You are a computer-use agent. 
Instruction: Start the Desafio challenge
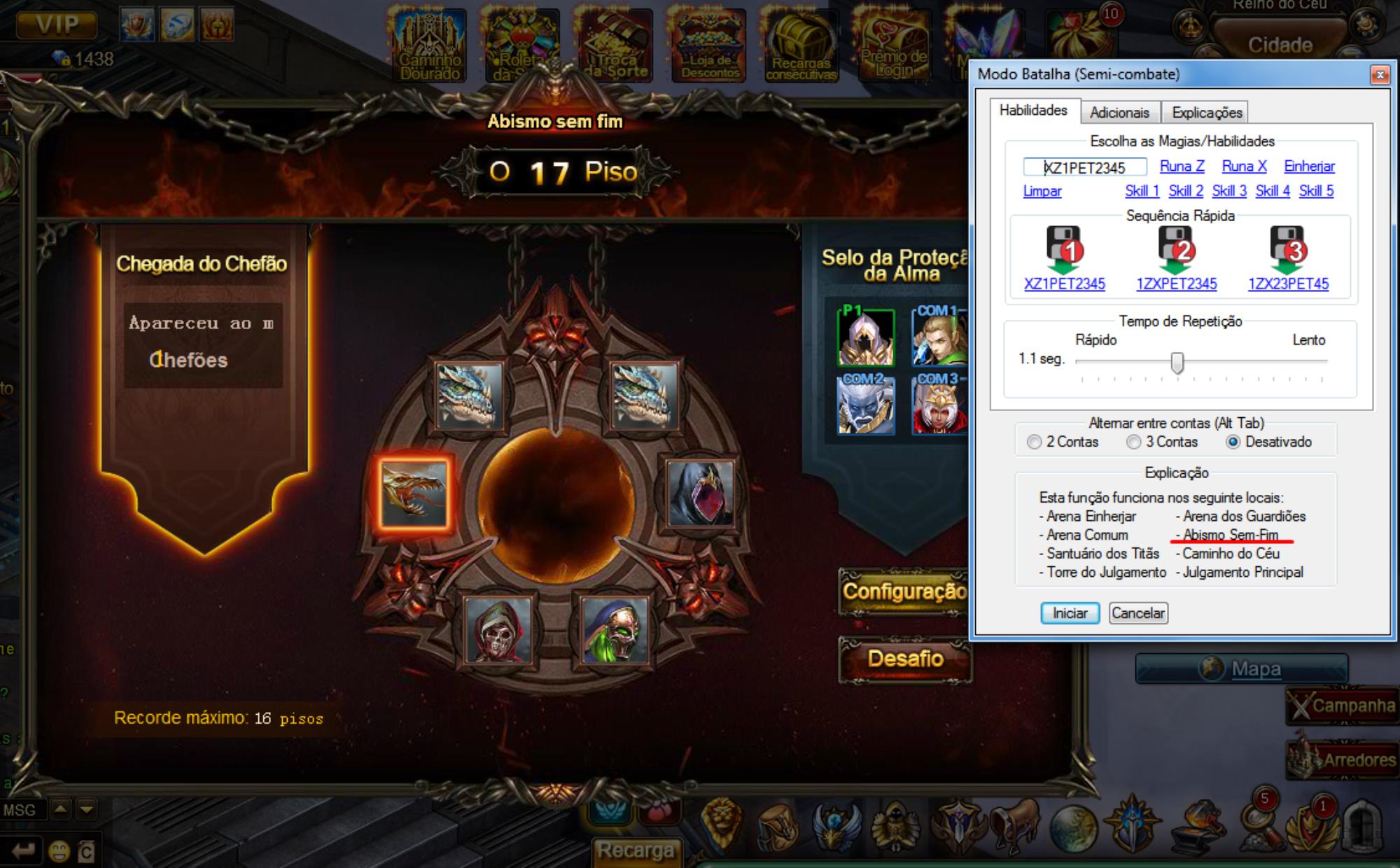click(905, 659)
